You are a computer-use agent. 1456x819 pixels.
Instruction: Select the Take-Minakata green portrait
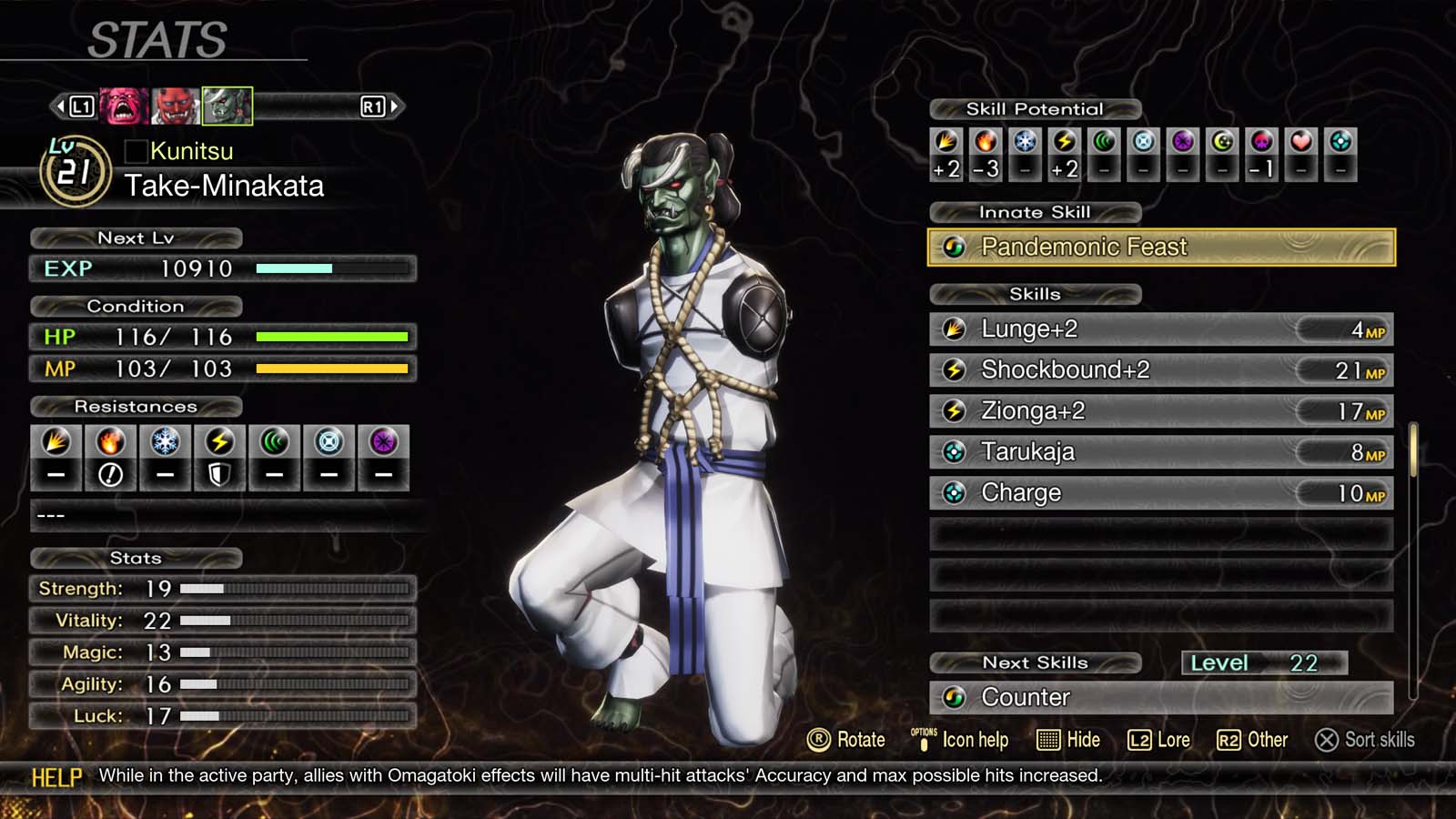[x=227, y=106]
